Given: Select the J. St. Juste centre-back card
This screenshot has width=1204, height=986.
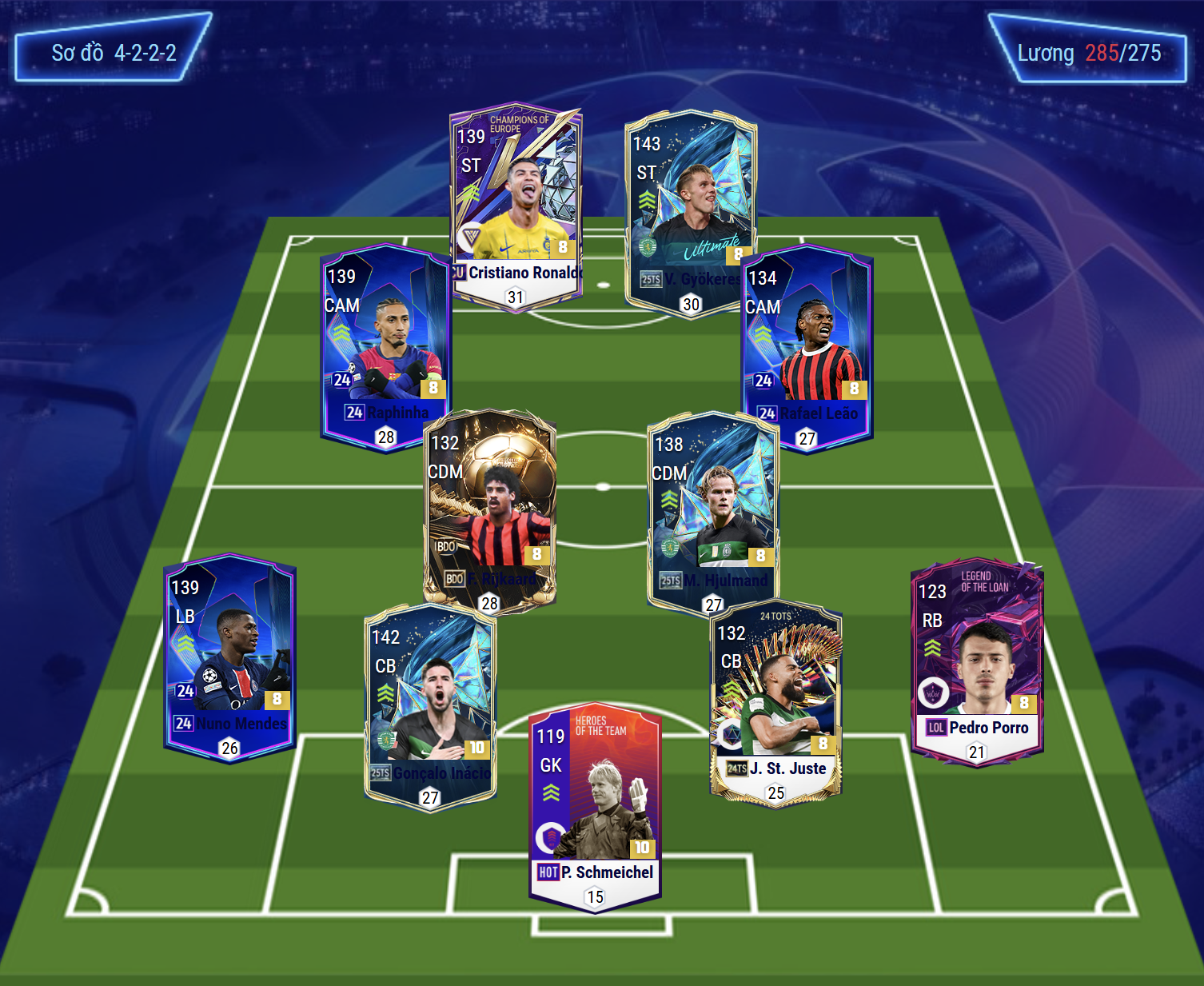Looking at the screenshot, I should [x=775, y=700].
